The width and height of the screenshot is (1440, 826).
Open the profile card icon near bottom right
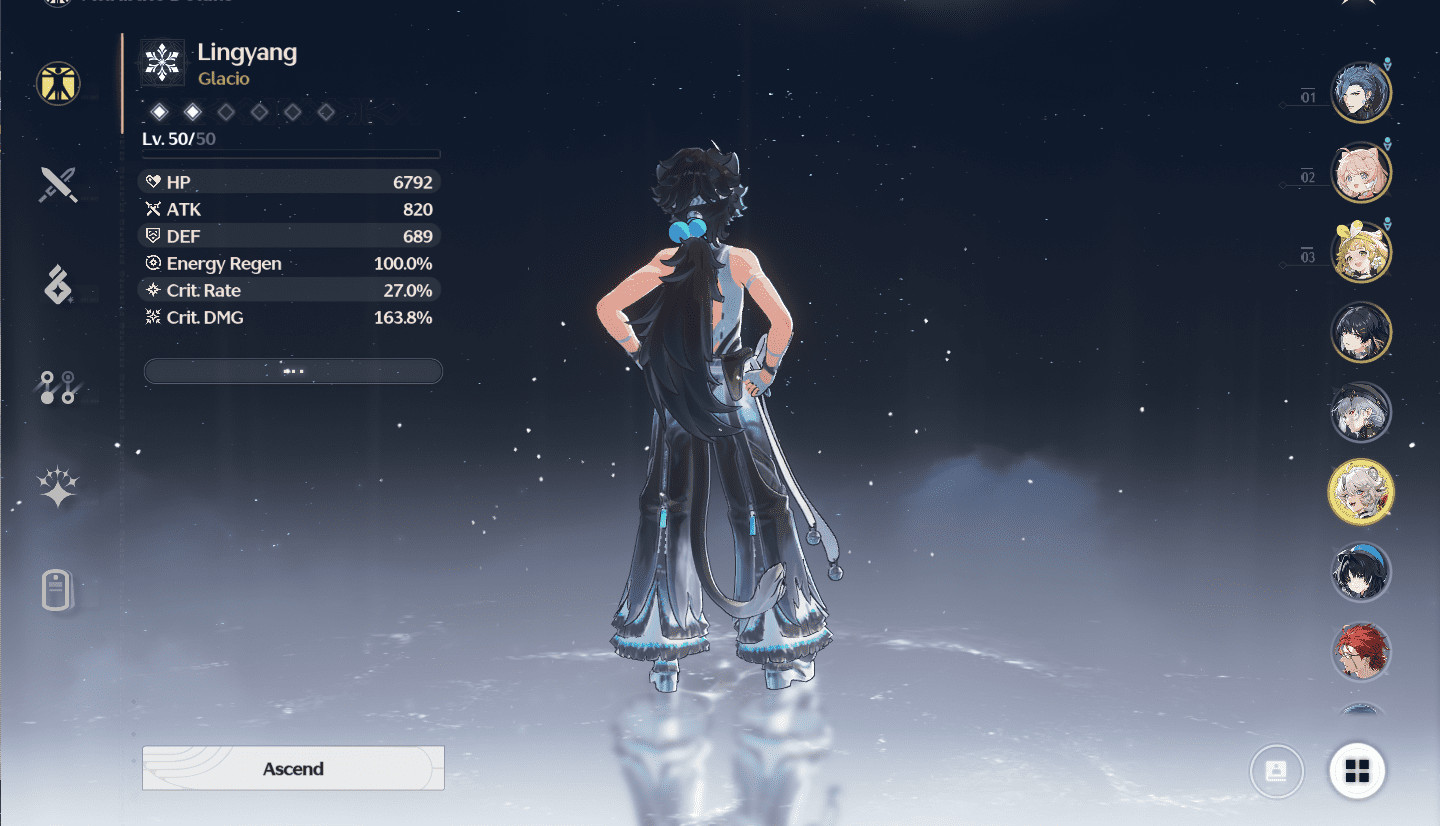[x=1276, y=771]
